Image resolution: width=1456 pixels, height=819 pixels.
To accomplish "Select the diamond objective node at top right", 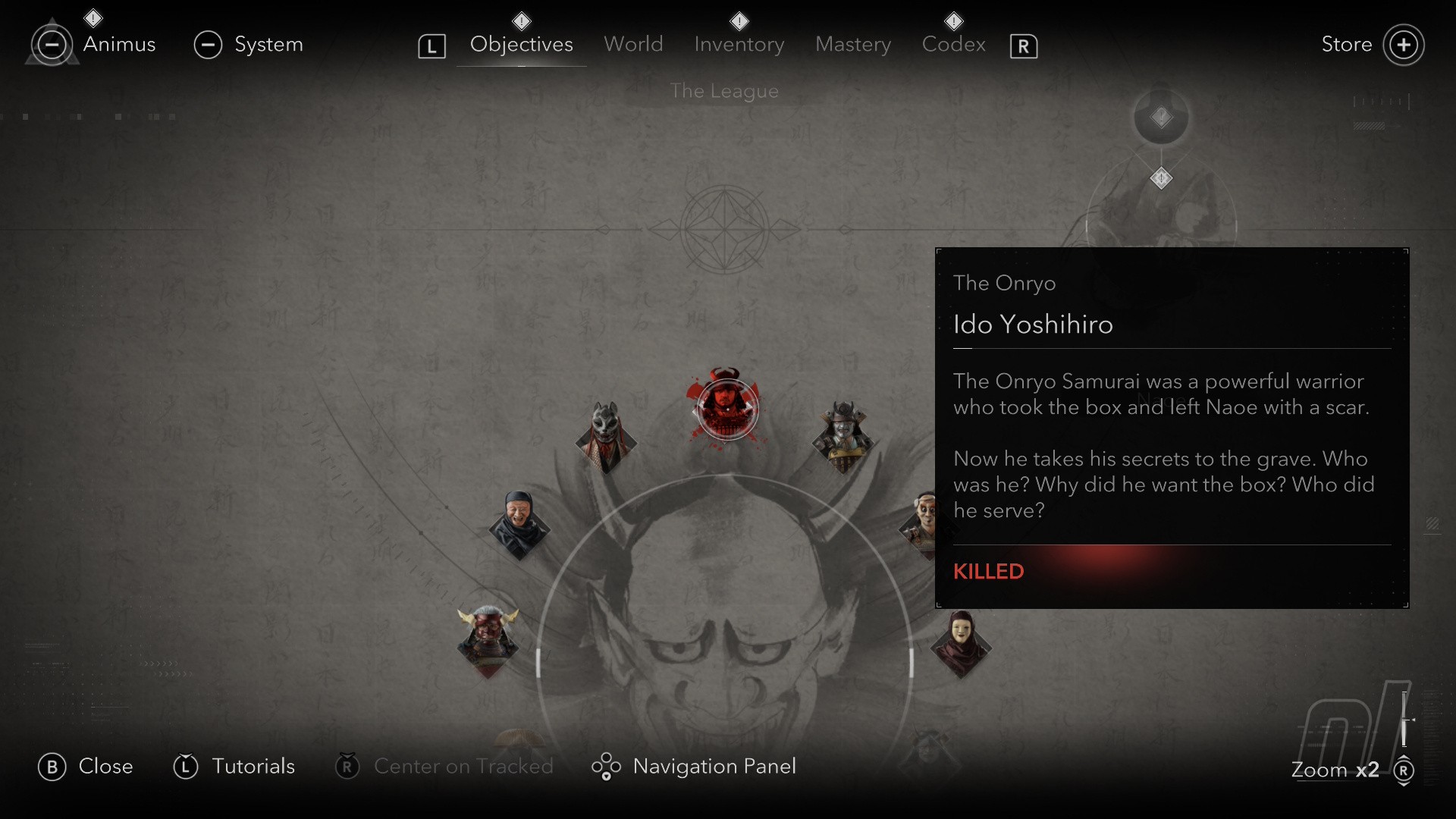I will (x=1161, y=179).
